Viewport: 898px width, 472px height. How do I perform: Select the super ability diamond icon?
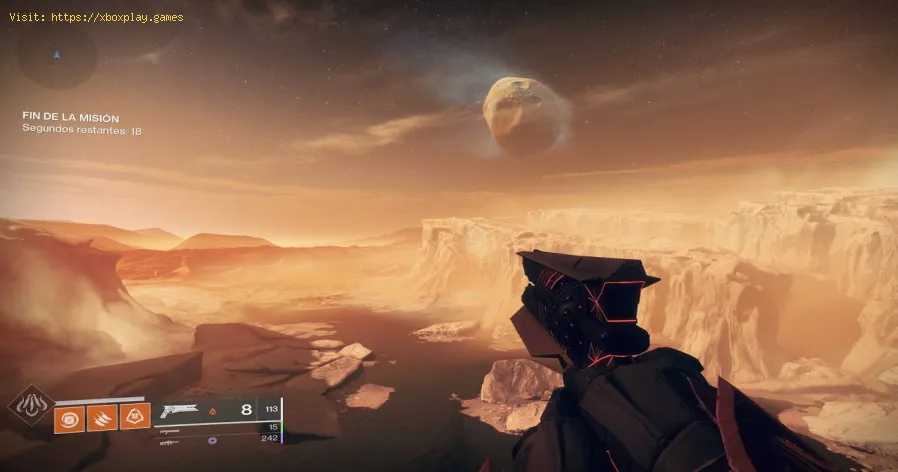(27, 407)
